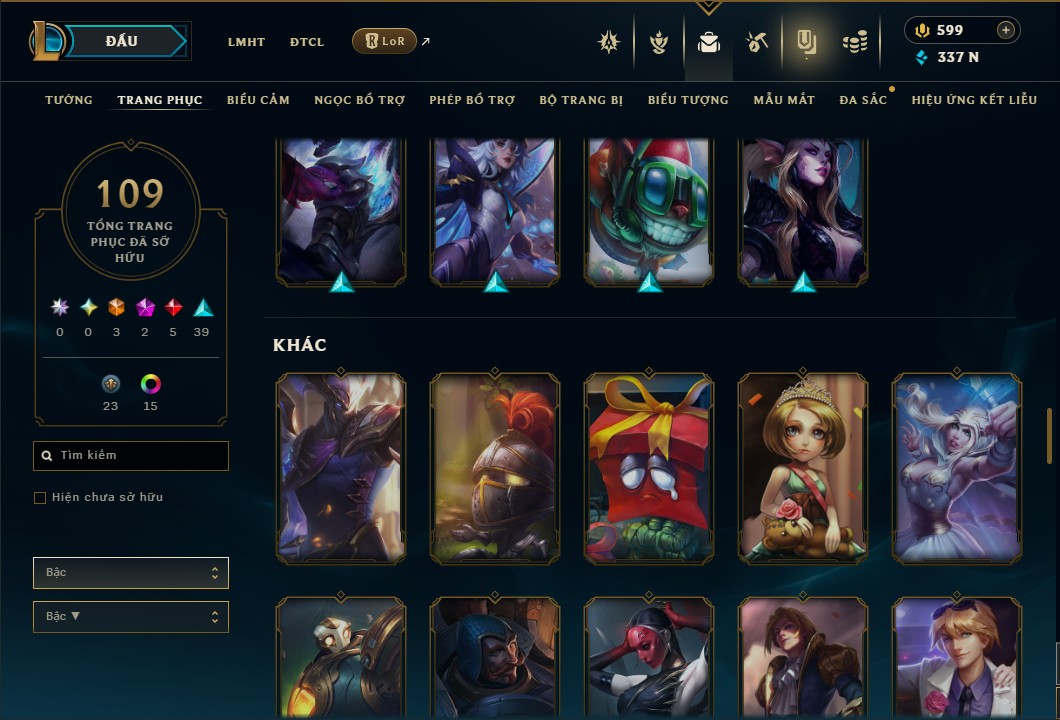
Task: Open the LMHT section
Action: (246, 42)
